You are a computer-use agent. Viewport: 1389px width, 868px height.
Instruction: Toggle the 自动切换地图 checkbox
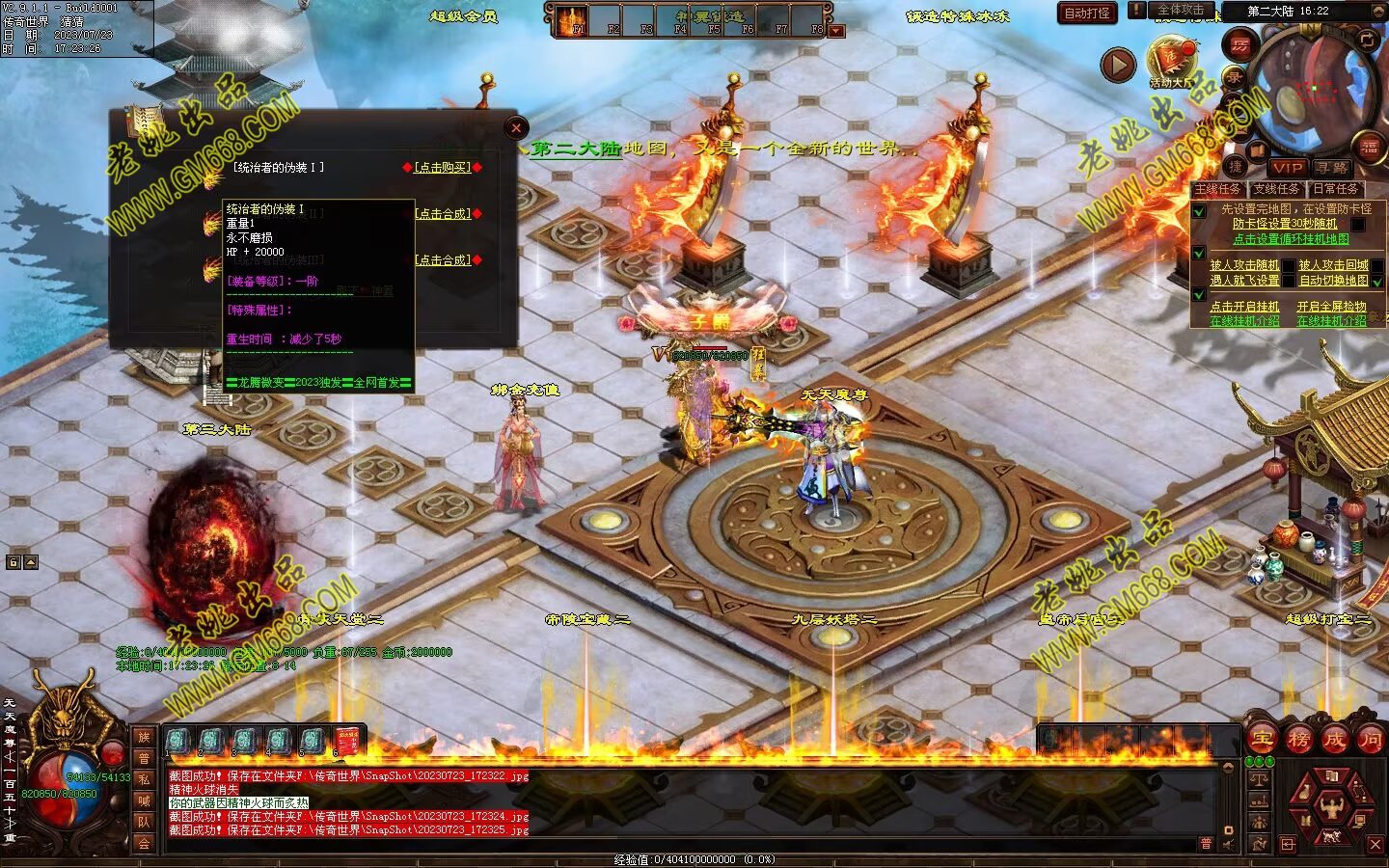coord(1377,282)
